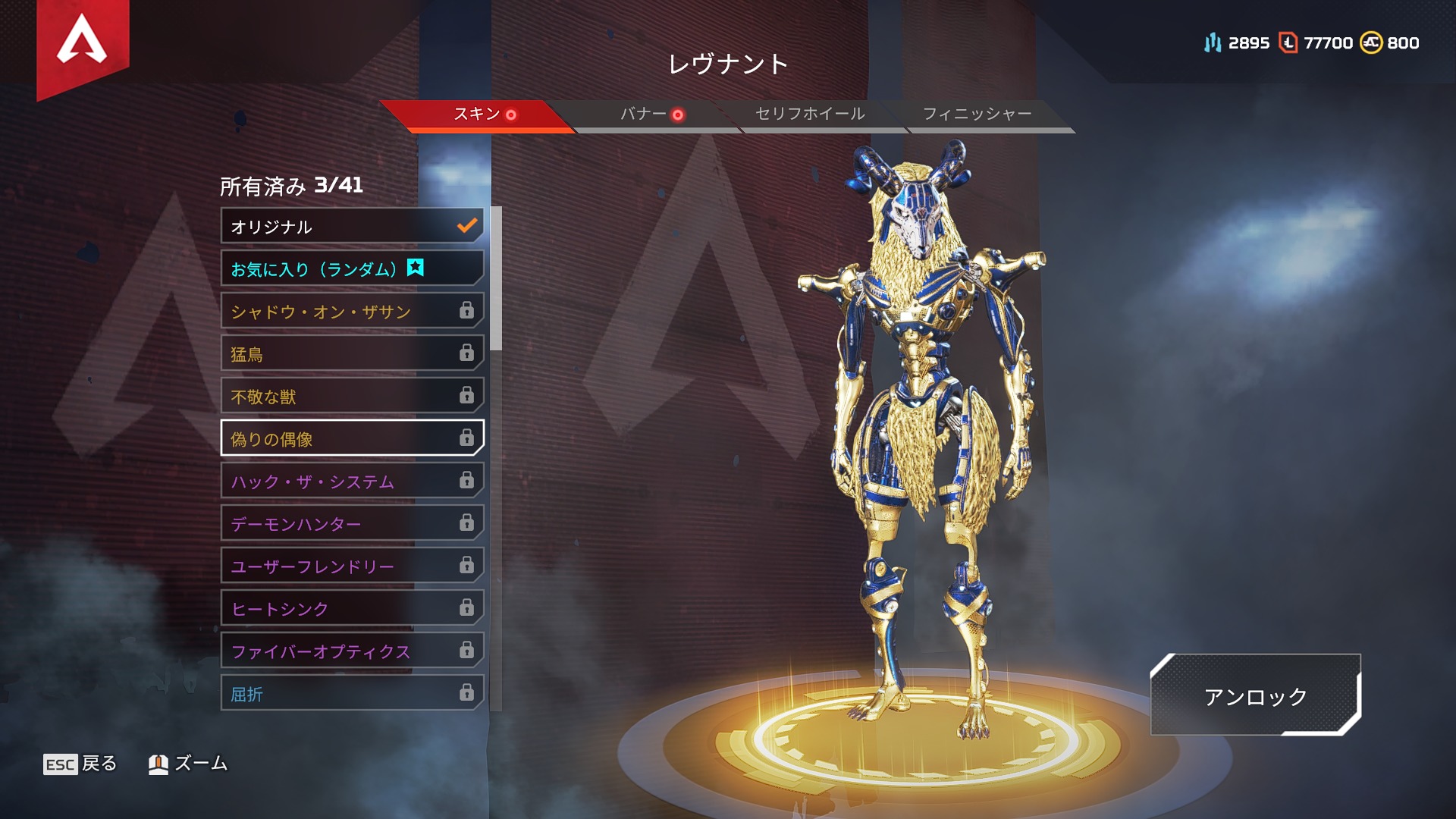Image resolution: width=1456 pixels, height=819 pixels.
Task: Select the 猛鳥 skin row
Action: (x=352, y=353)
